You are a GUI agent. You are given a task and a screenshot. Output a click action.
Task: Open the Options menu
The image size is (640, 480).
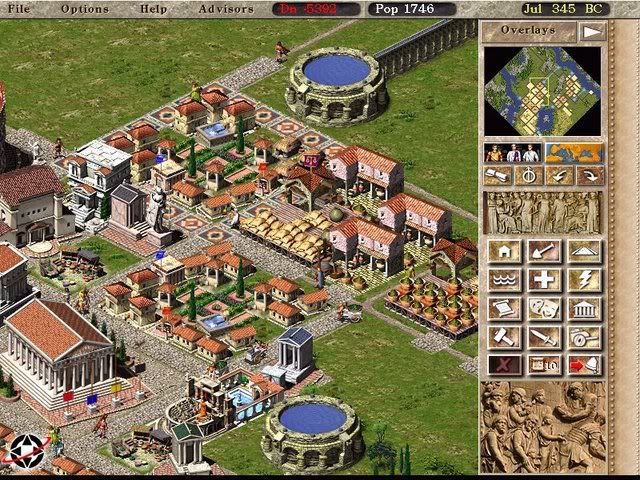tap(84, 9)
